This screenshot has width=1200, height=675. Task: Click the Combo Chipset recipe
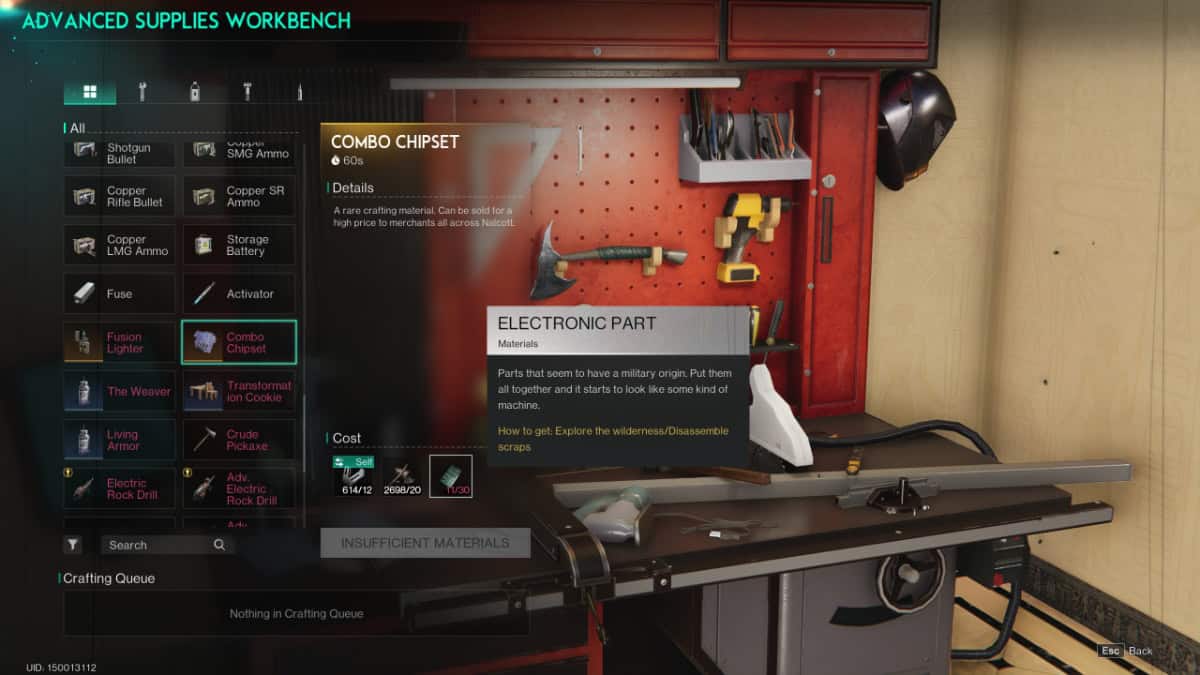click(x=239, y=343)
